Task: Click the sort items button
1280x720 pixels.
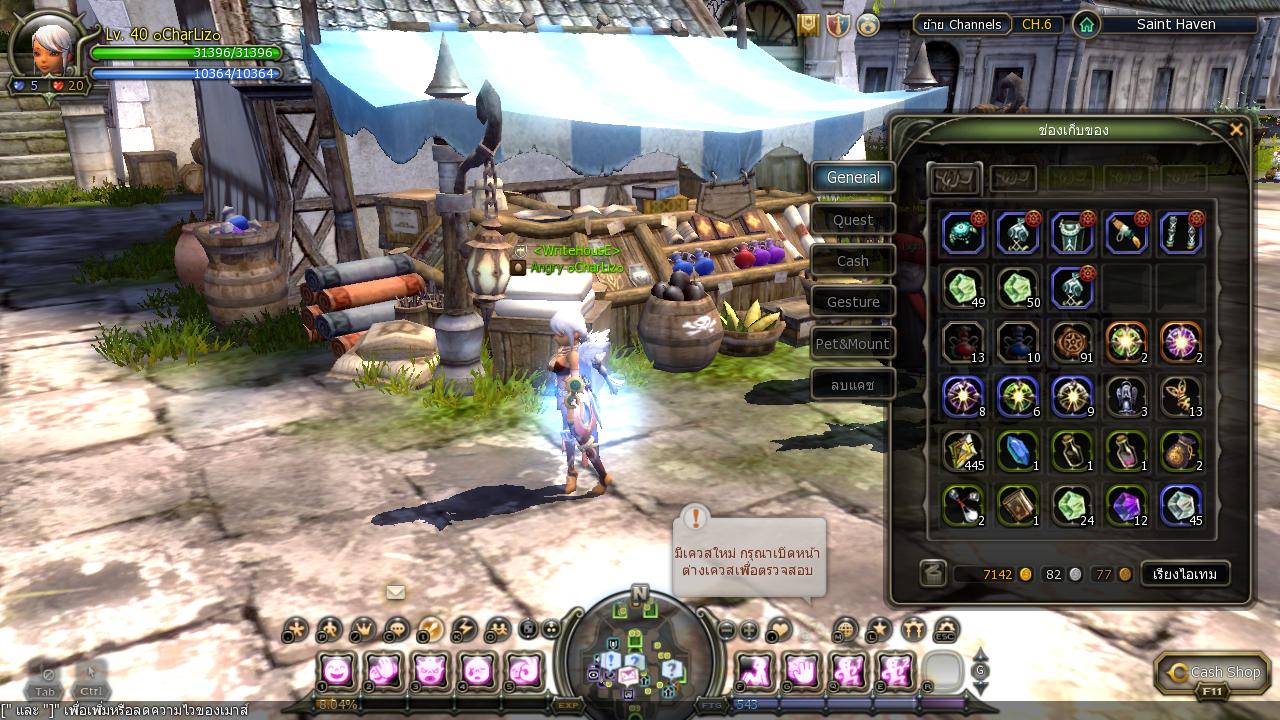Action: coord(1185,574)
